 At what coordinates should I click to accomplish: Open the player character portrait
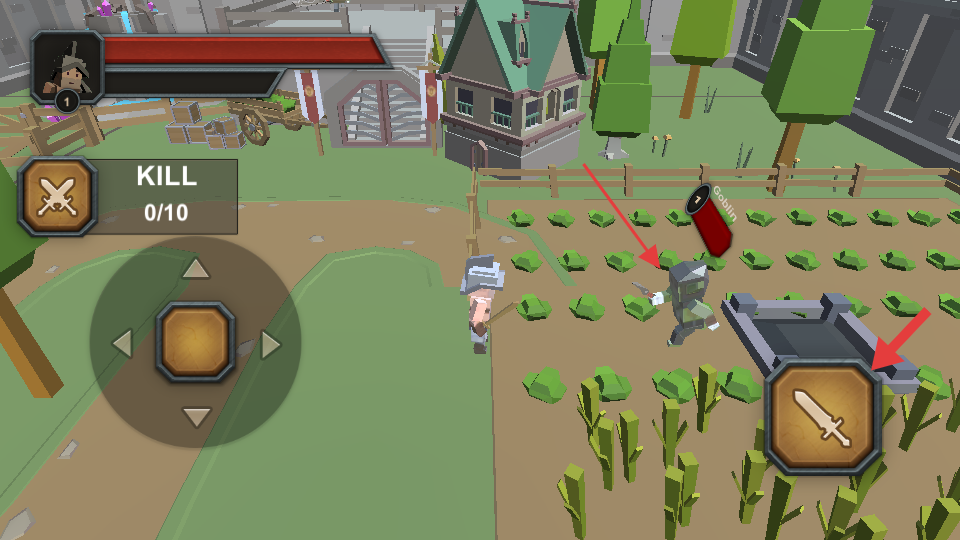coord(68,68)
